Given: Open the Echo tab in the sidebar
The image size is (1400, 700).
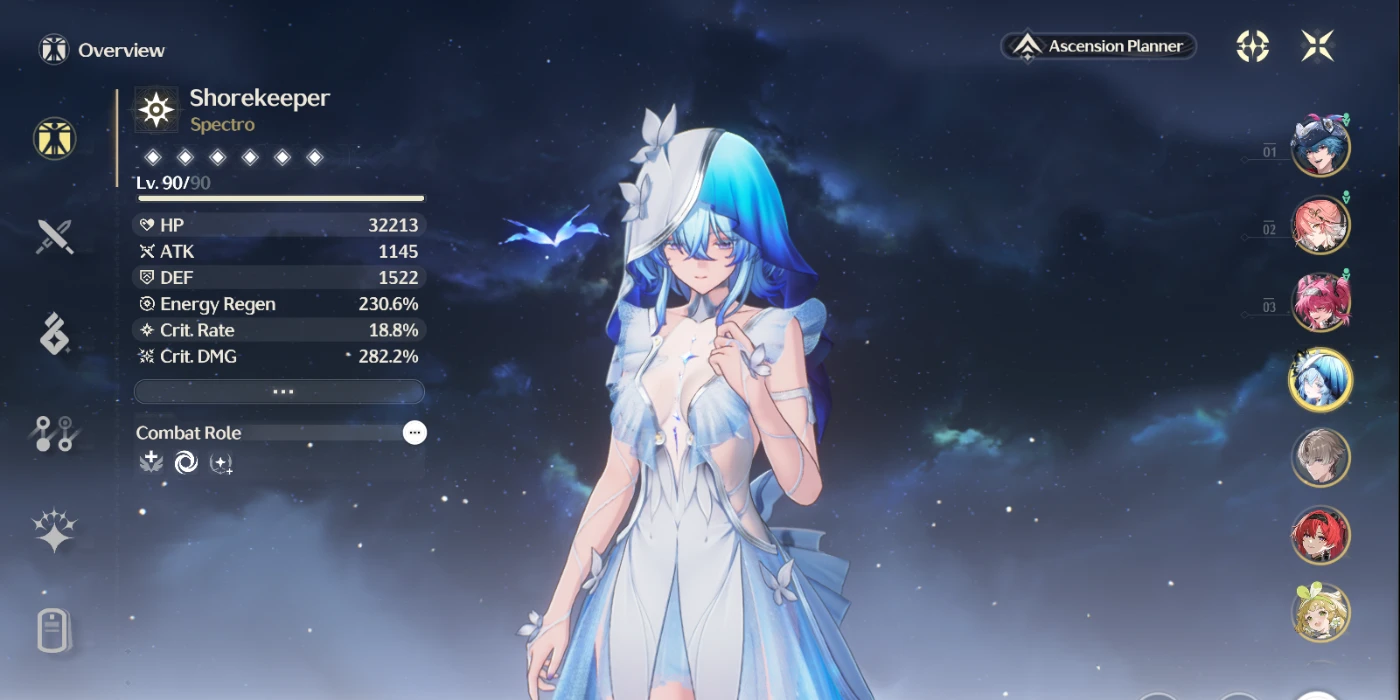Looking at the screenshot, I should 55,334.
